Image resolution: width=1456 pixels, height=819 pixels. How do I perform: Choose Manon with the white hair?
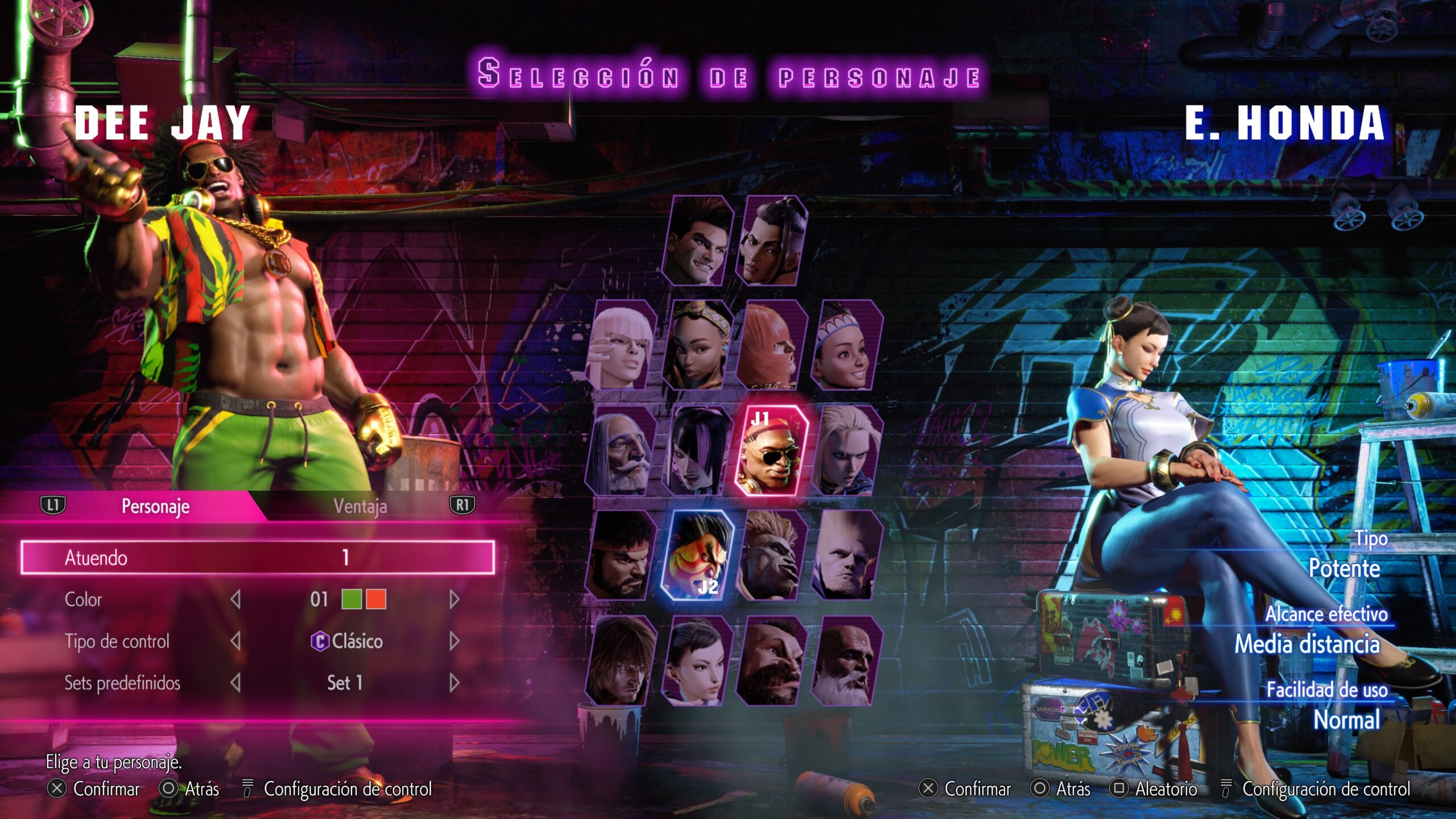pos(621,345)
